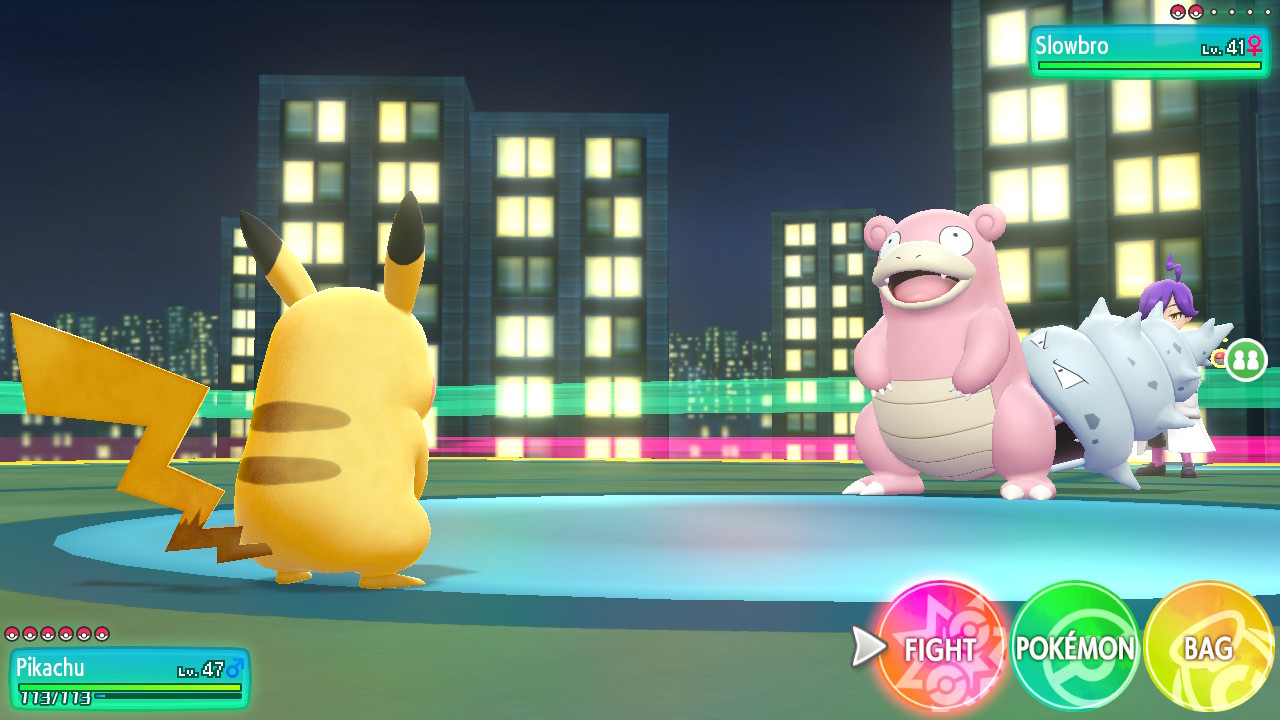Image resolution: width=1280 pixels, height=720 pixels.
Task: Select the female gender symbol on Slowbro's bar
Action: point(1254,46)
